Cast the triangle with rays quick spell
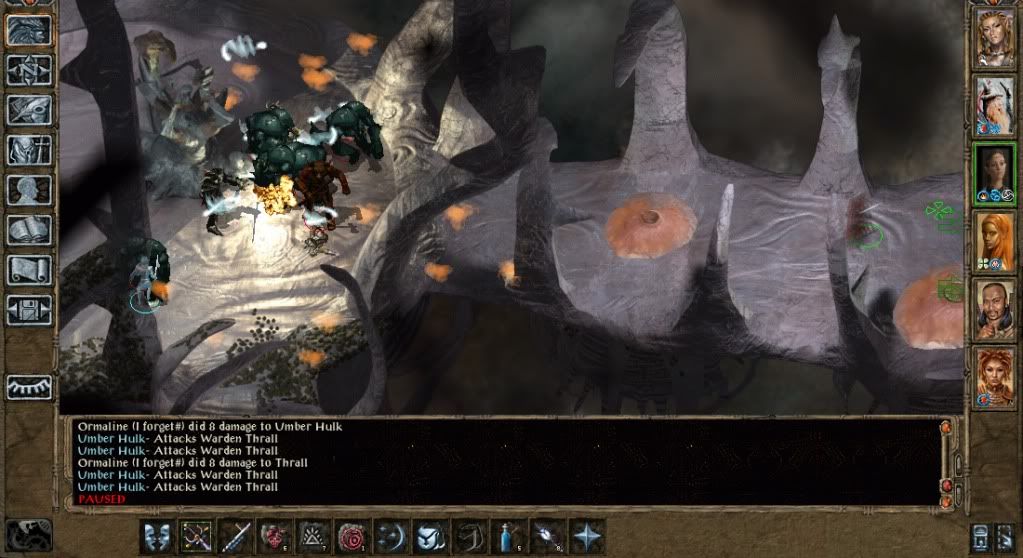The width and height of the screenshot is (1023, 558). (x=314, y=537)
